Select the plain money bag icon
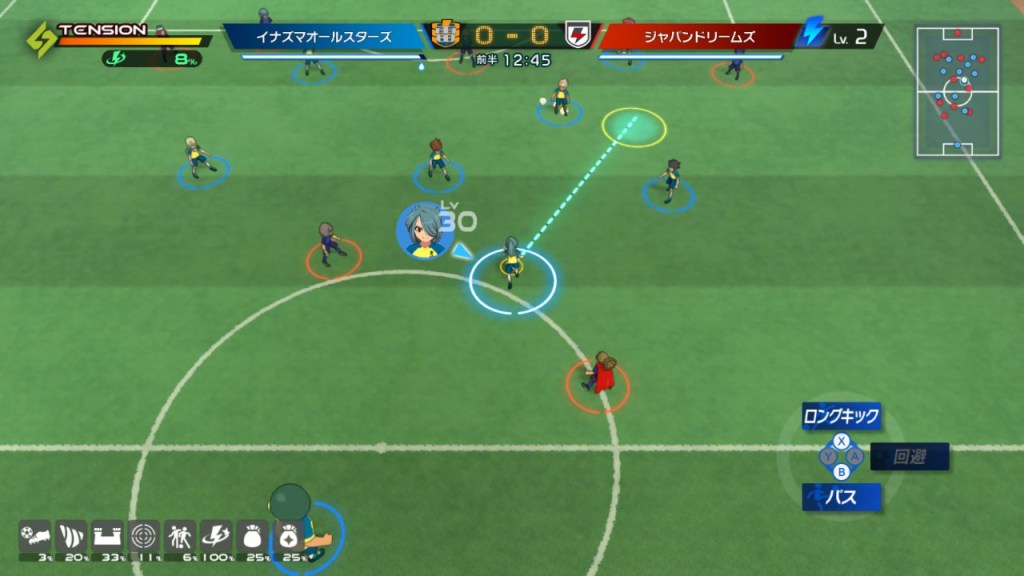1024x576 pixels. click(x=252, y=536)
